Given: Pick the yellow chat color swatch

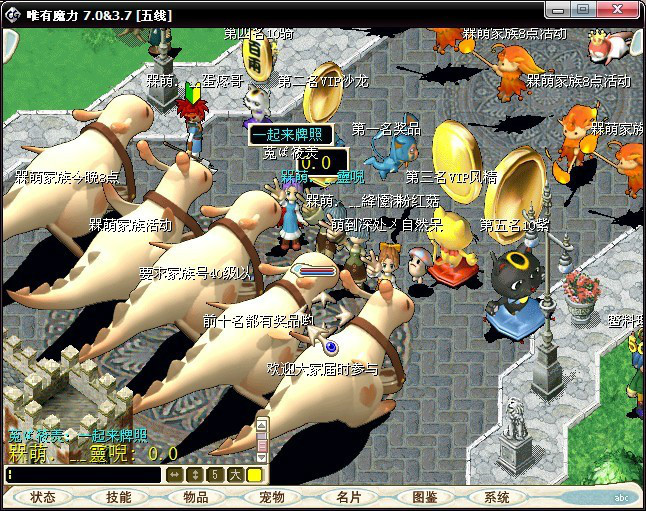Looking at the screenshot, I should [x=254, y=475].
